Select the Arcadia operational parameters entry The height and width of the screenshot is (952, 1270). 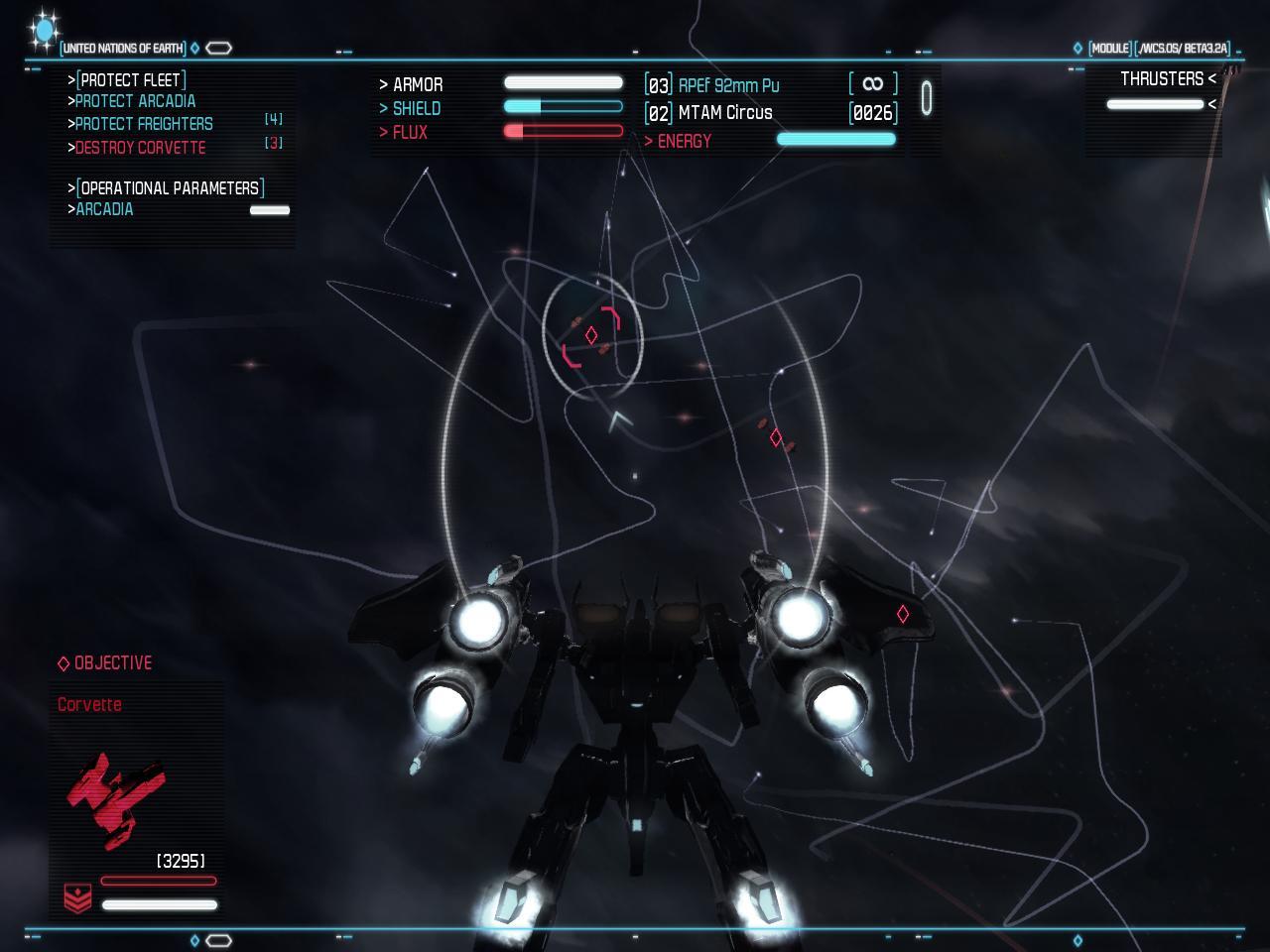tap(104, 209)
